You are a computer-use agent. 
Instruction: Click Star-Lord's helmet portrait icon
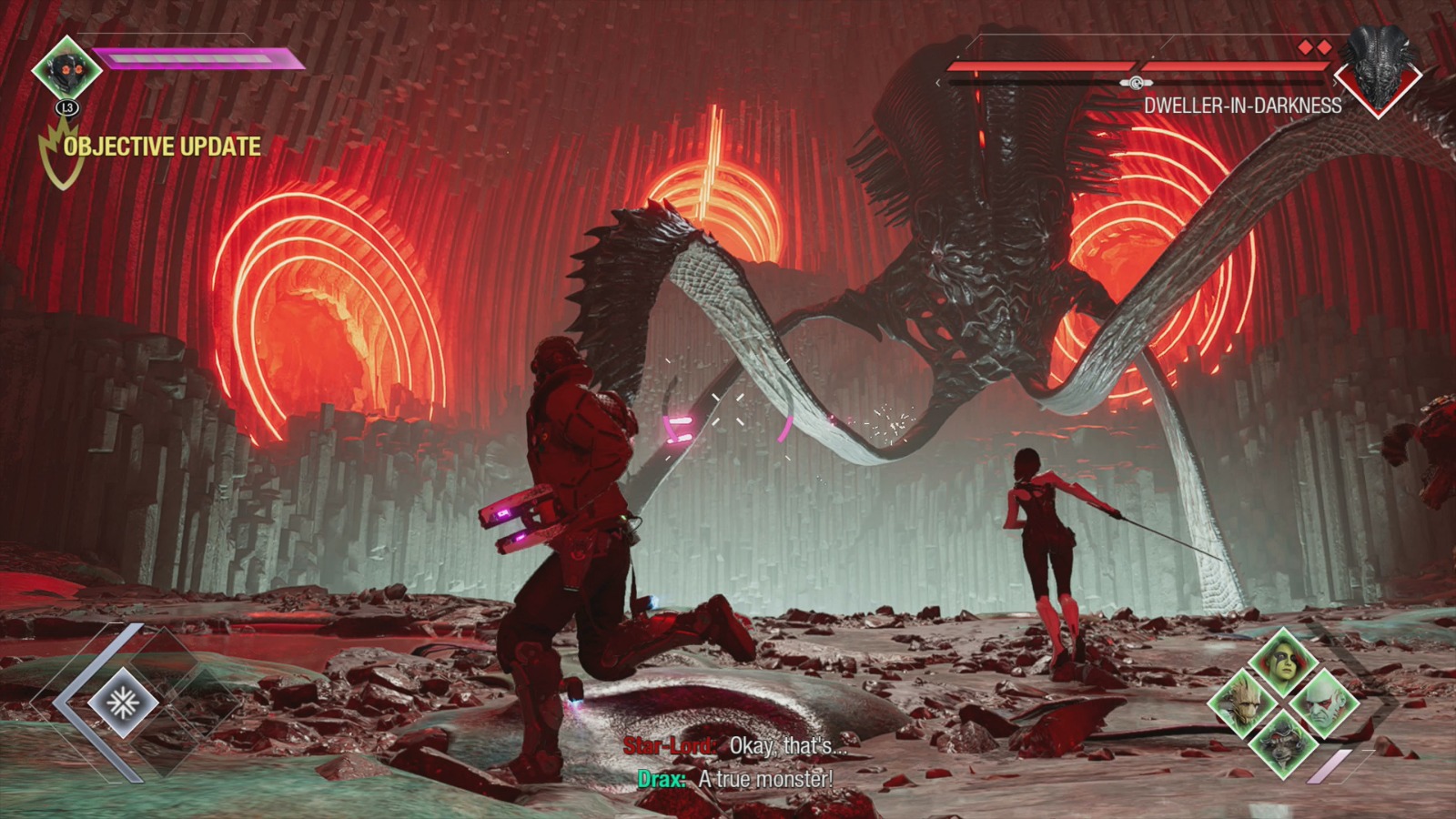[x=67, y=69]
